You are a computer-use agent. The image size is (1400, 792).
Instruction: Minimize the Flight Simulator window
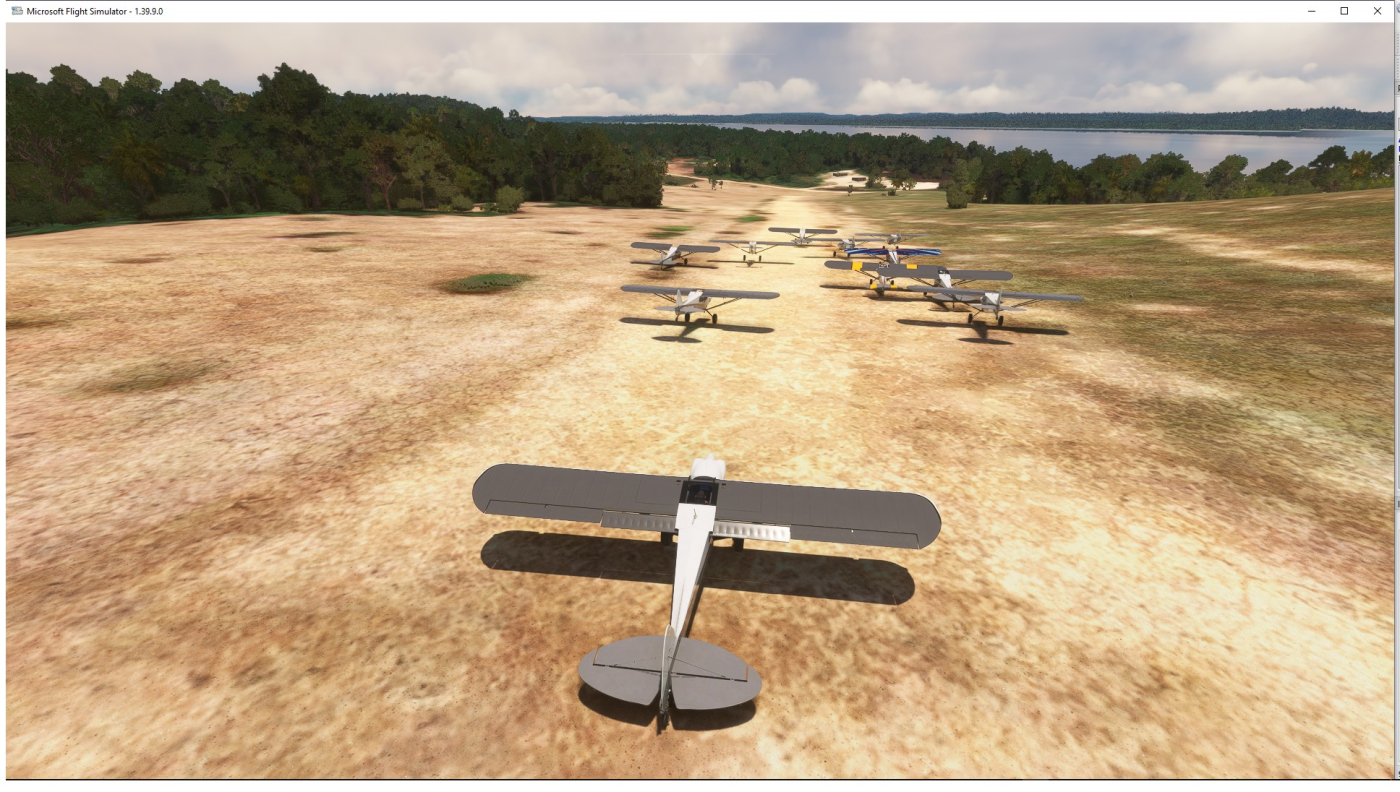(x=1312, y=10)
